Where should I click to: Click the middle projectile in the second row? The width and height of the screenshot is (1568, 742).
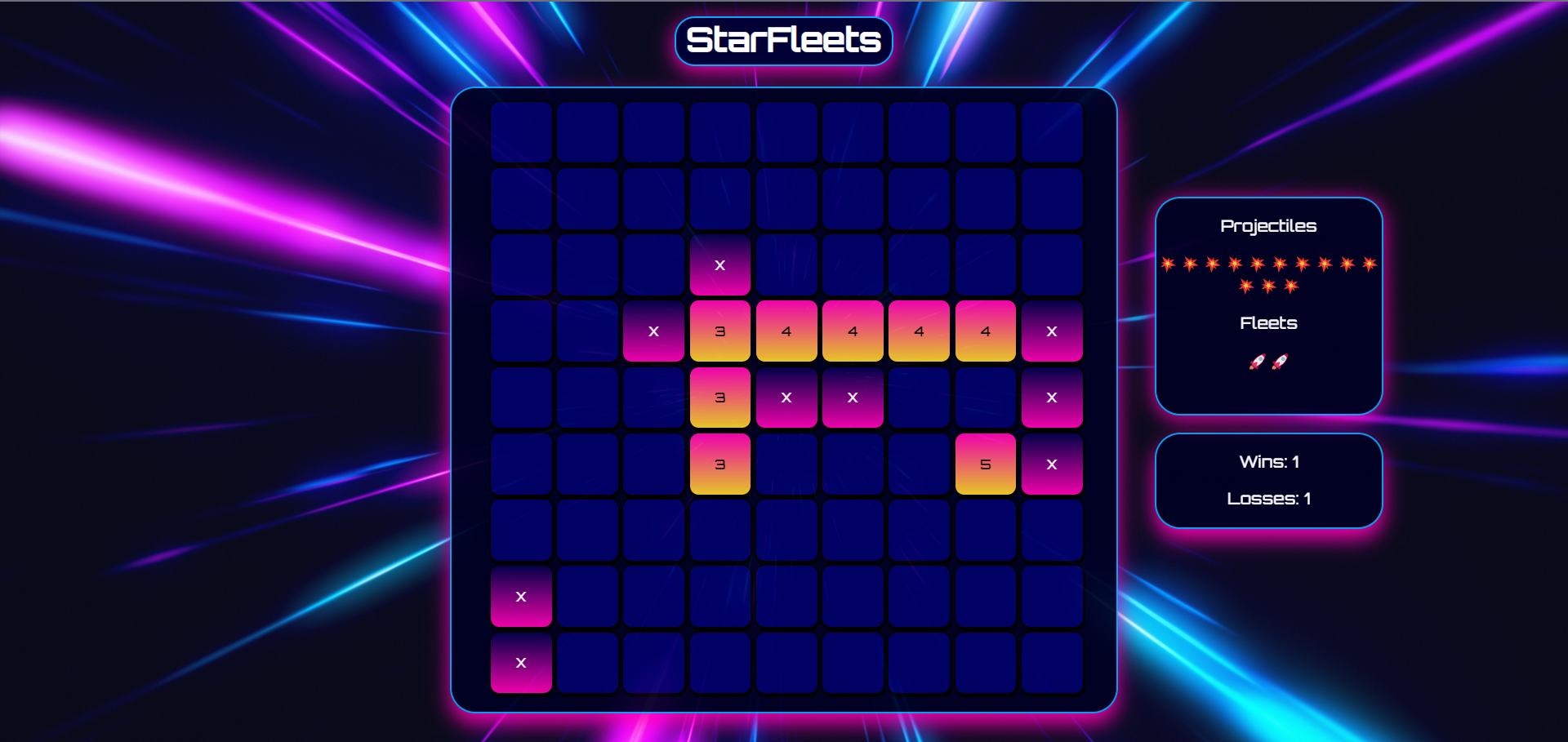click(1268, 285)
